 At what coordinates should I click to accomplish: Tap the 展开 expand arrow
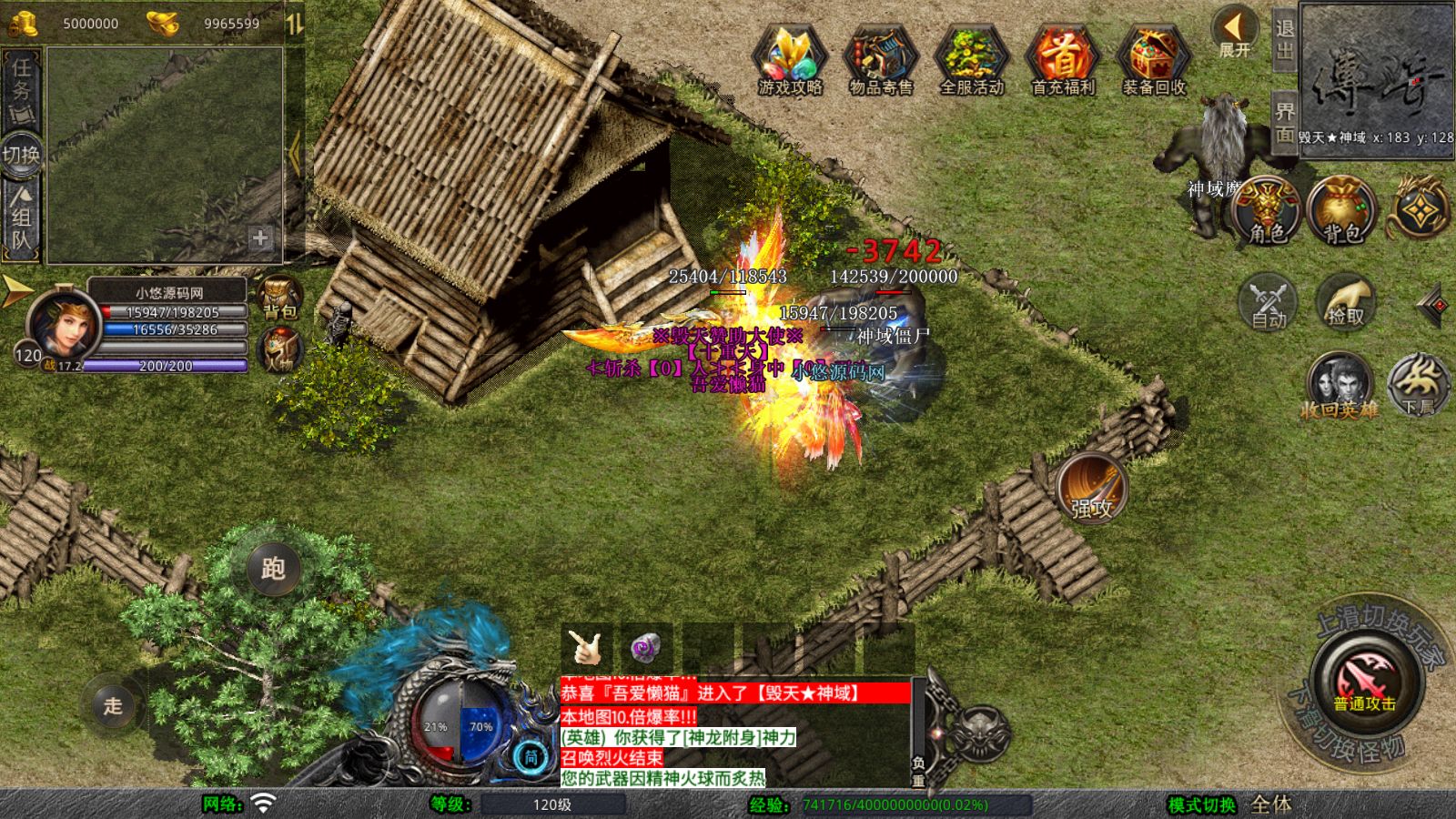click(x=1235, y=32)
